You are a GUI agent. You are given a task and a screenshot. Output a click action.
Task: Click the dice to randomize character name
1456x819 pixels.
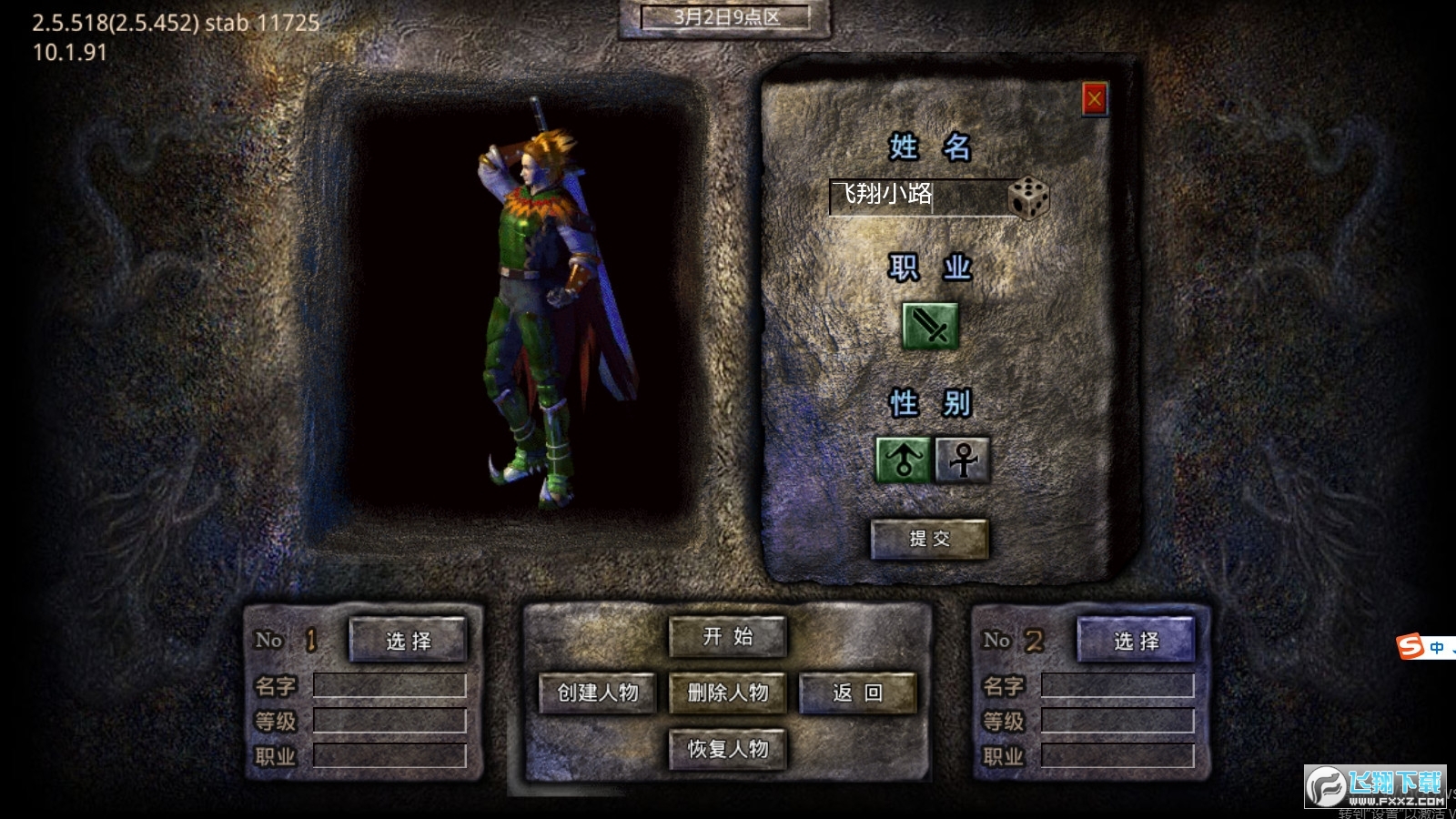click(1028, 197)
